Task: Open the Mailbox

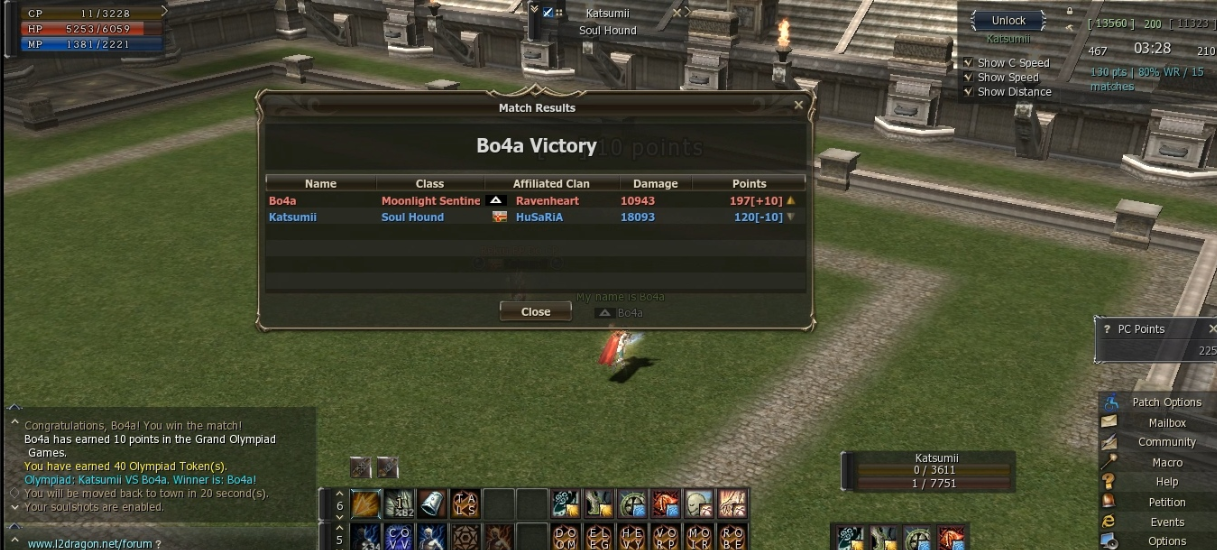Action: click(1166, 423)
